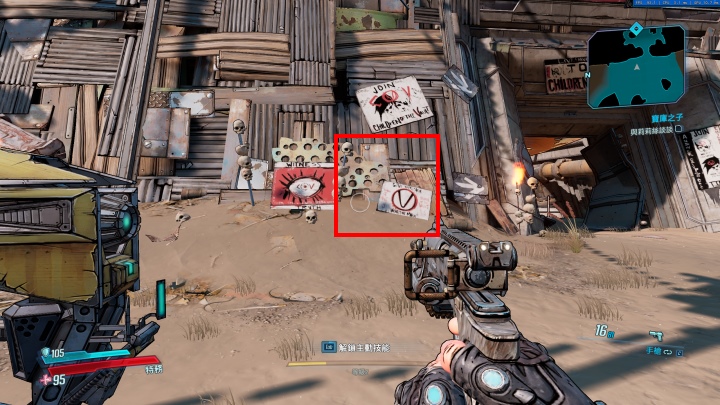Image resolution: width=720 pixels, height=405 pixels.
Task: Open the minimap in the corner
Action: click(636, 66)
